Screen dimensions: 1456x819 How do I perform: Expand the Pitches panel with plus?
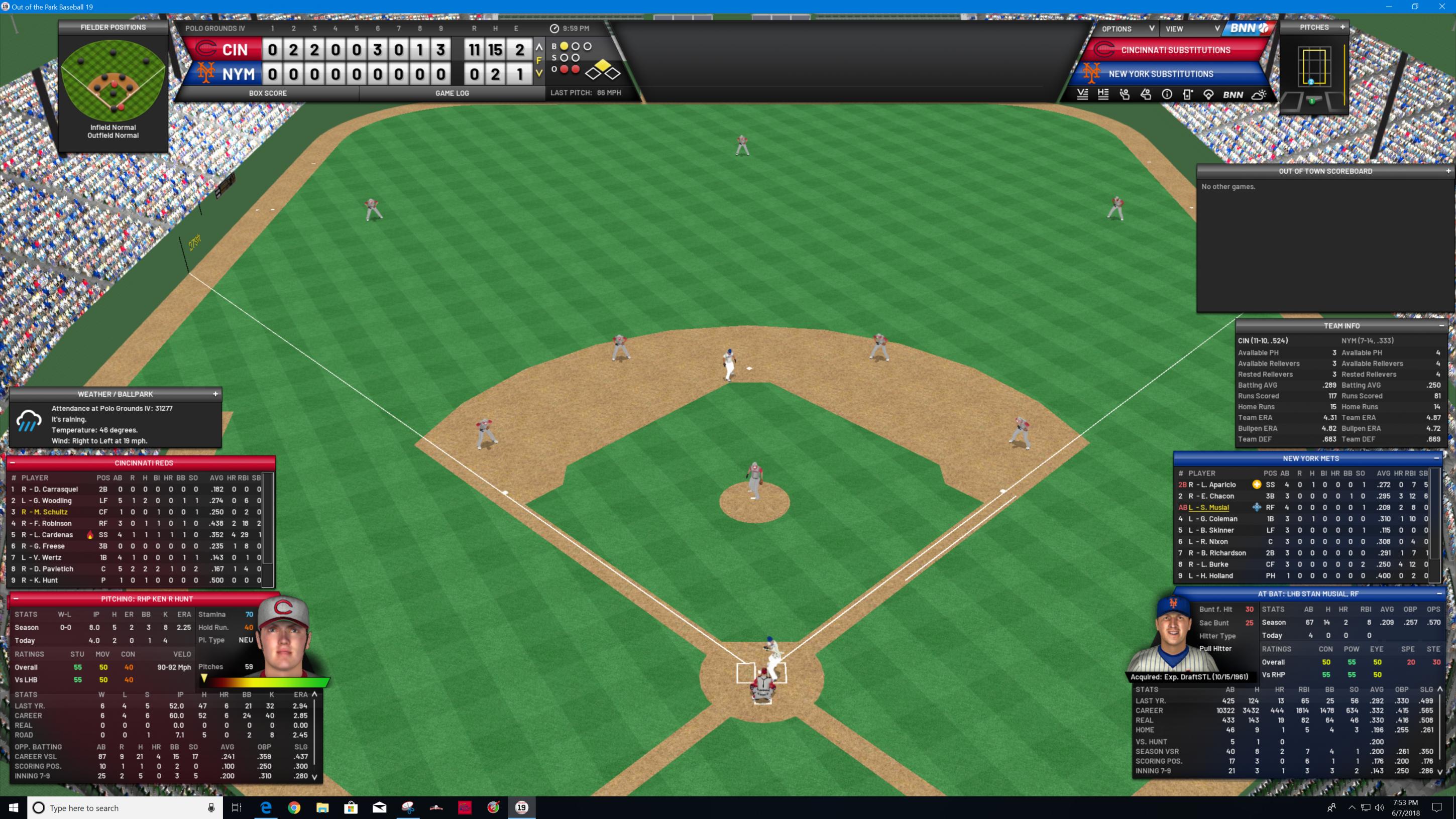coord(1342,27)
